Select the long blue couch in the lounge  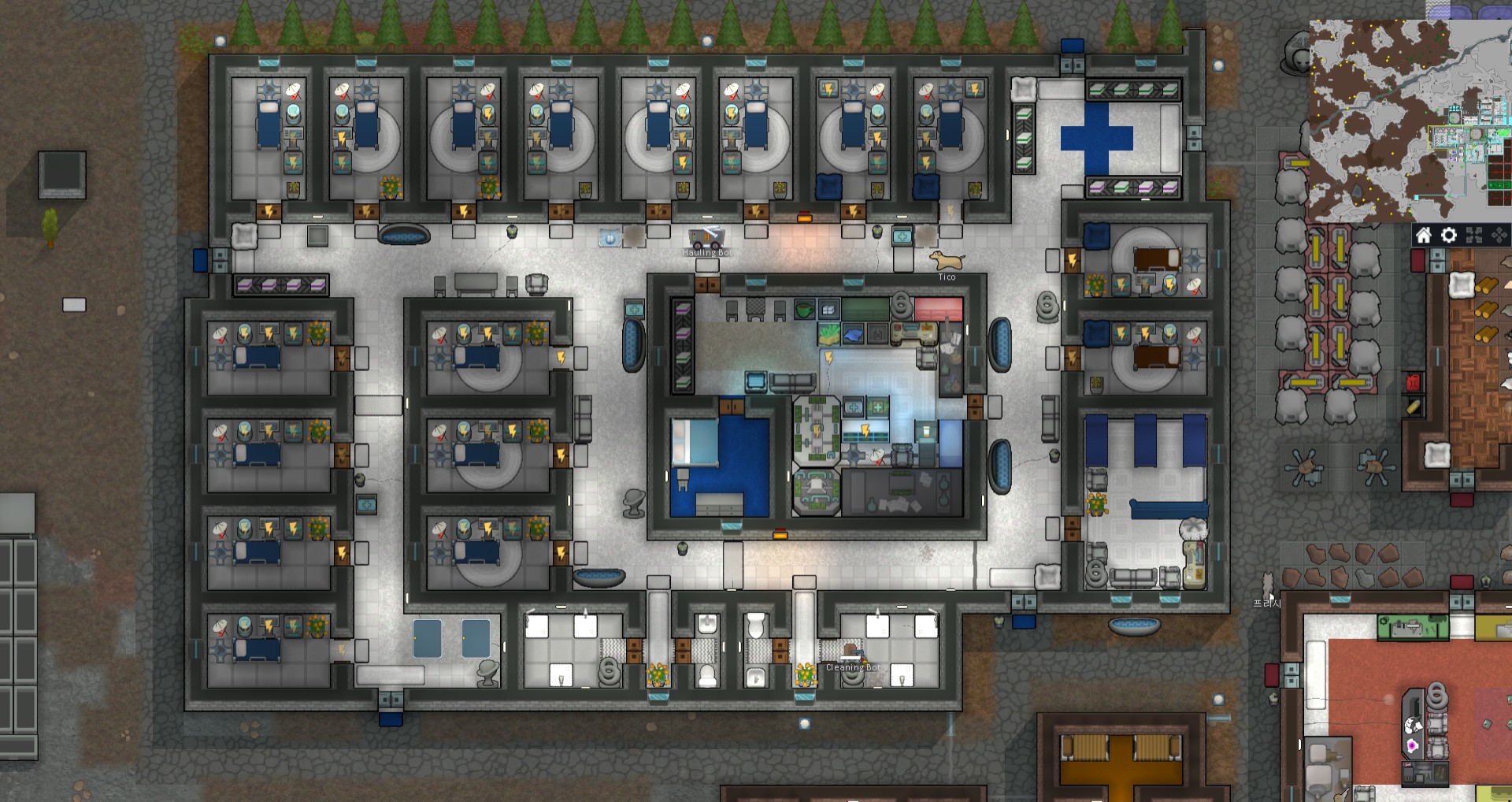point(1169,509)
